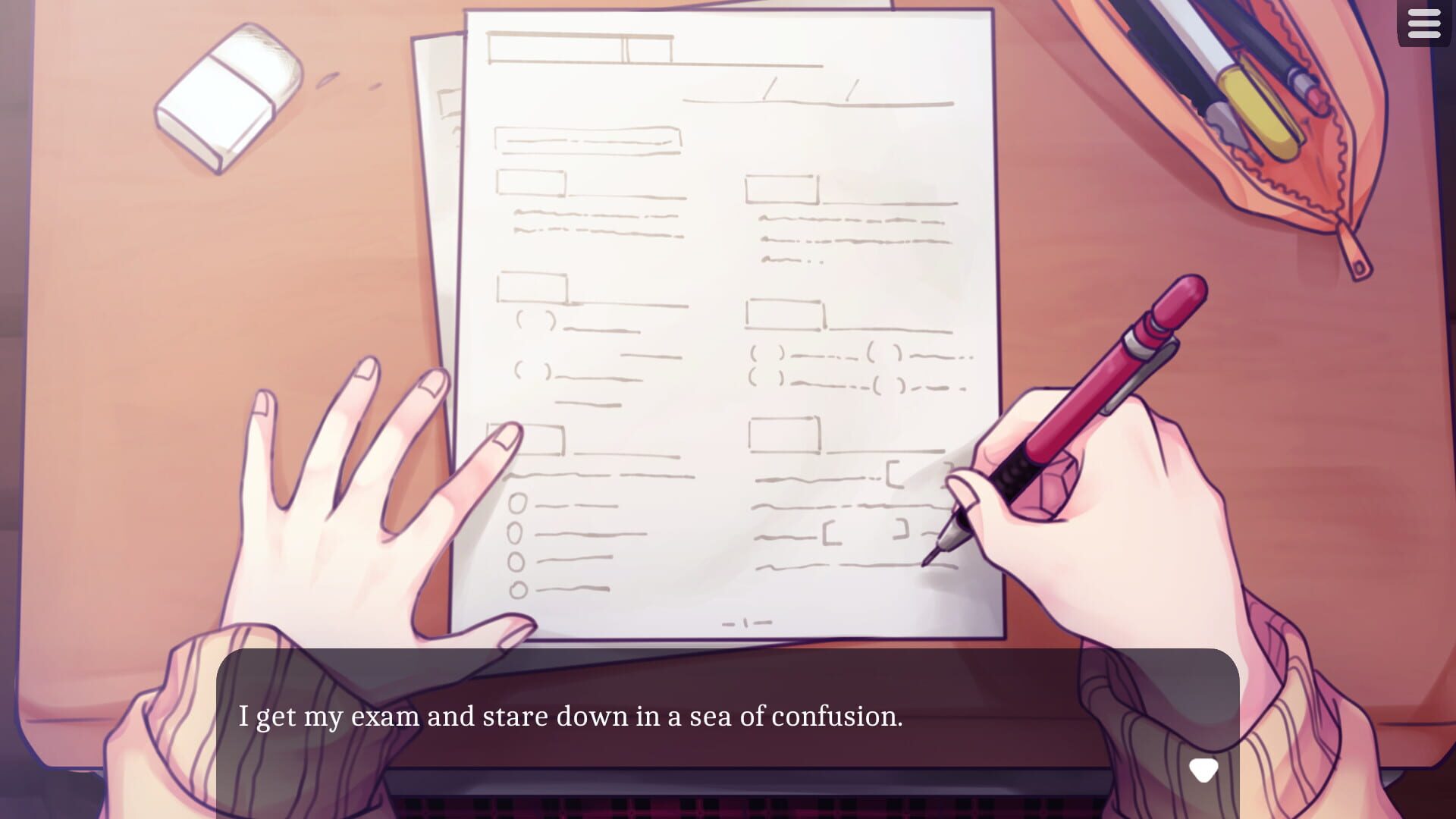Viewport: 1456px width, 819px height.
Task: Click the top-left answer box on the exam
Action: [x=531, y=184]
